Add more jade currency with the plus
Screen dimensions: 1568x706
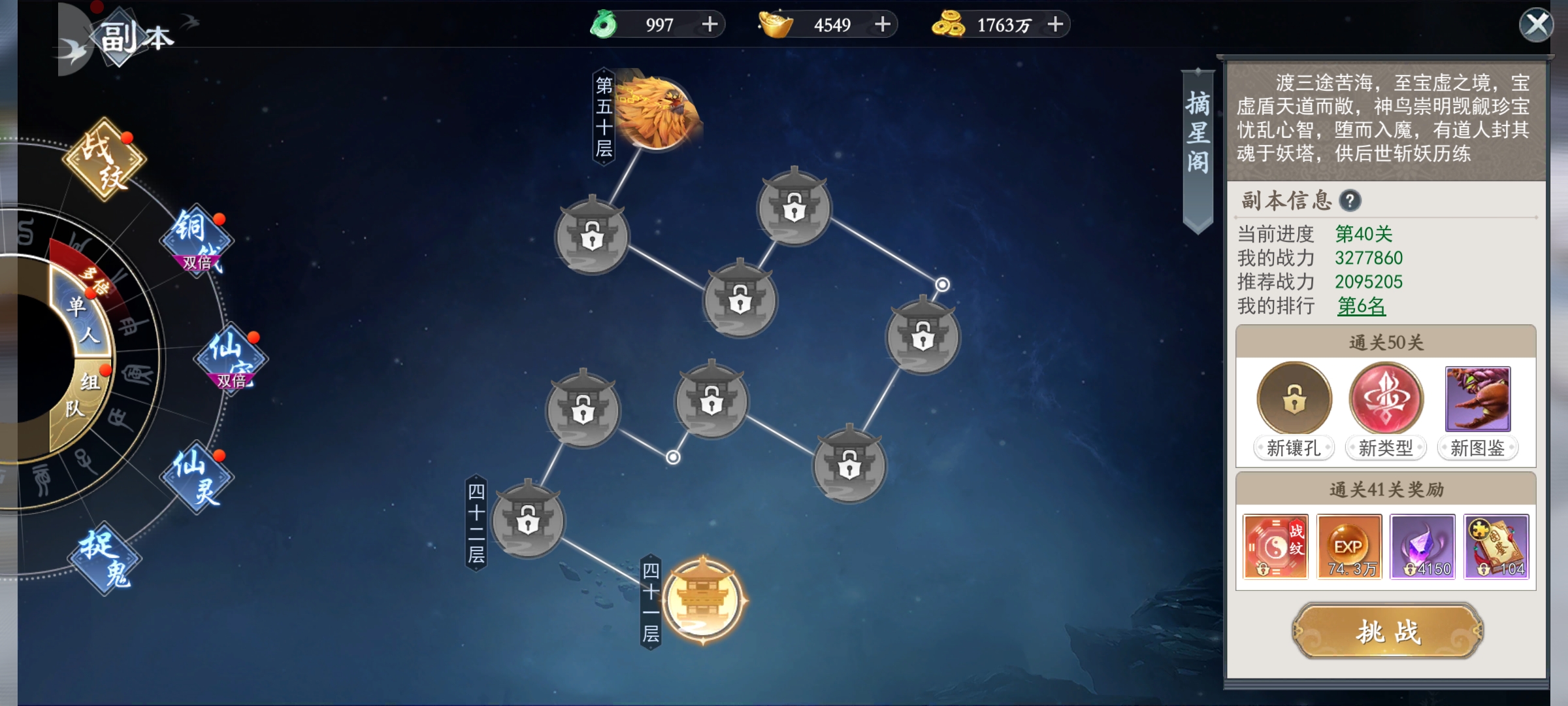pyautogui.click(x=710, y=25)
